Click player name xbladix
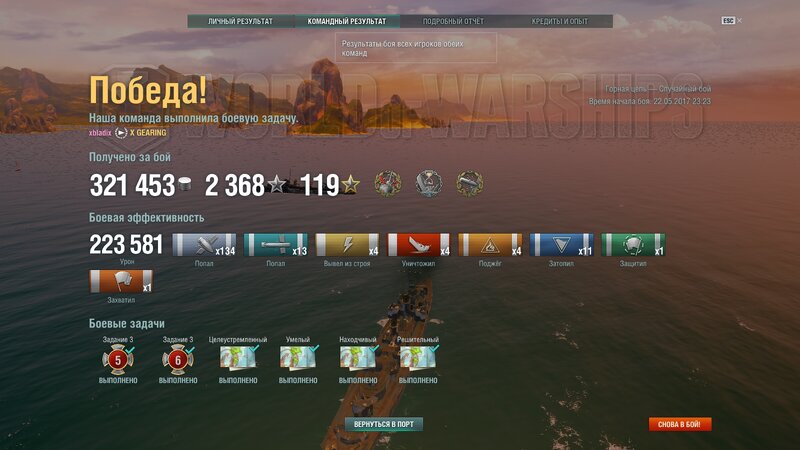Screen dimensions: 800x450 click(101, 132)
